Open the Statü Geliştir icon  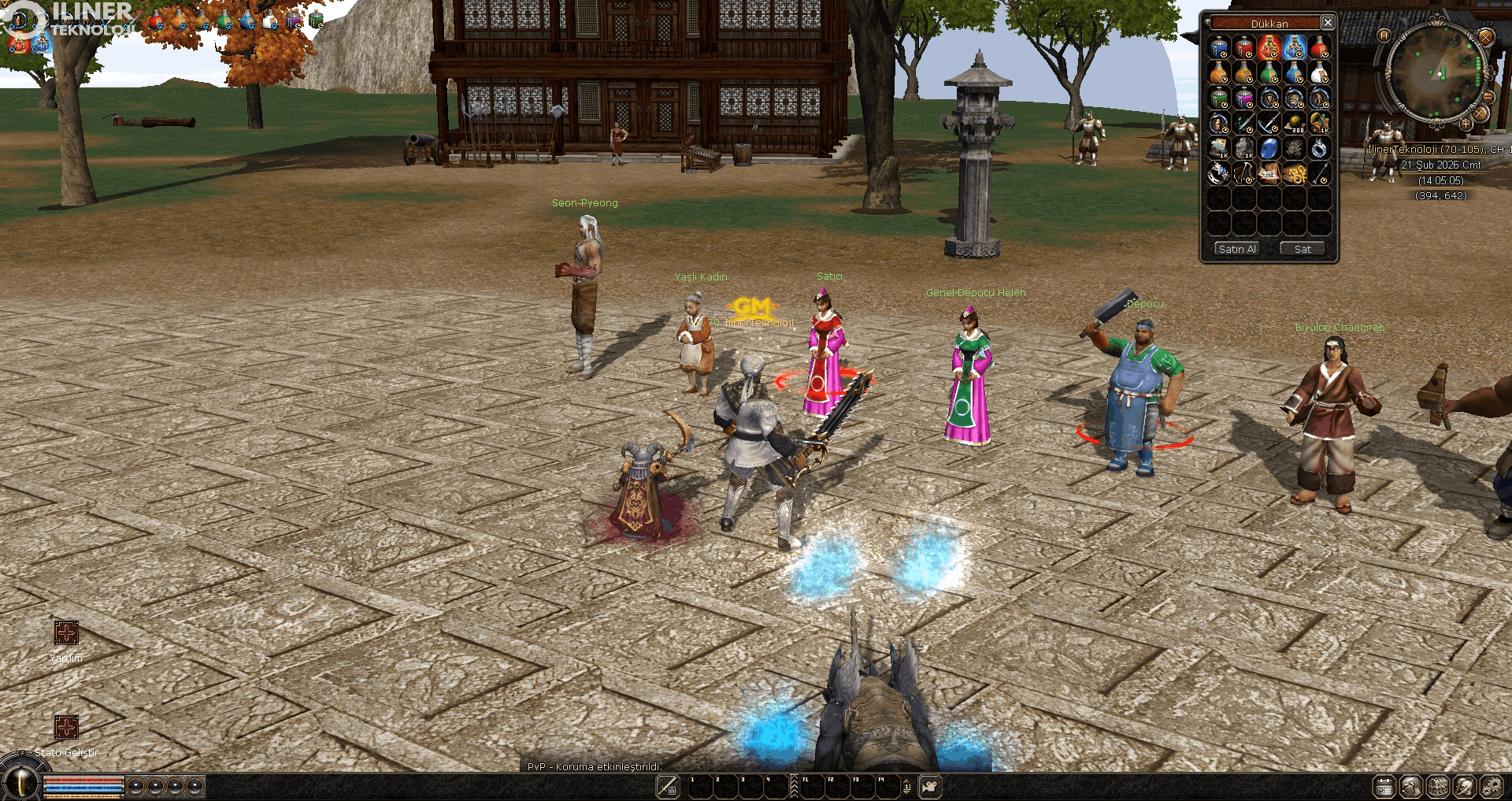[66, 726]
